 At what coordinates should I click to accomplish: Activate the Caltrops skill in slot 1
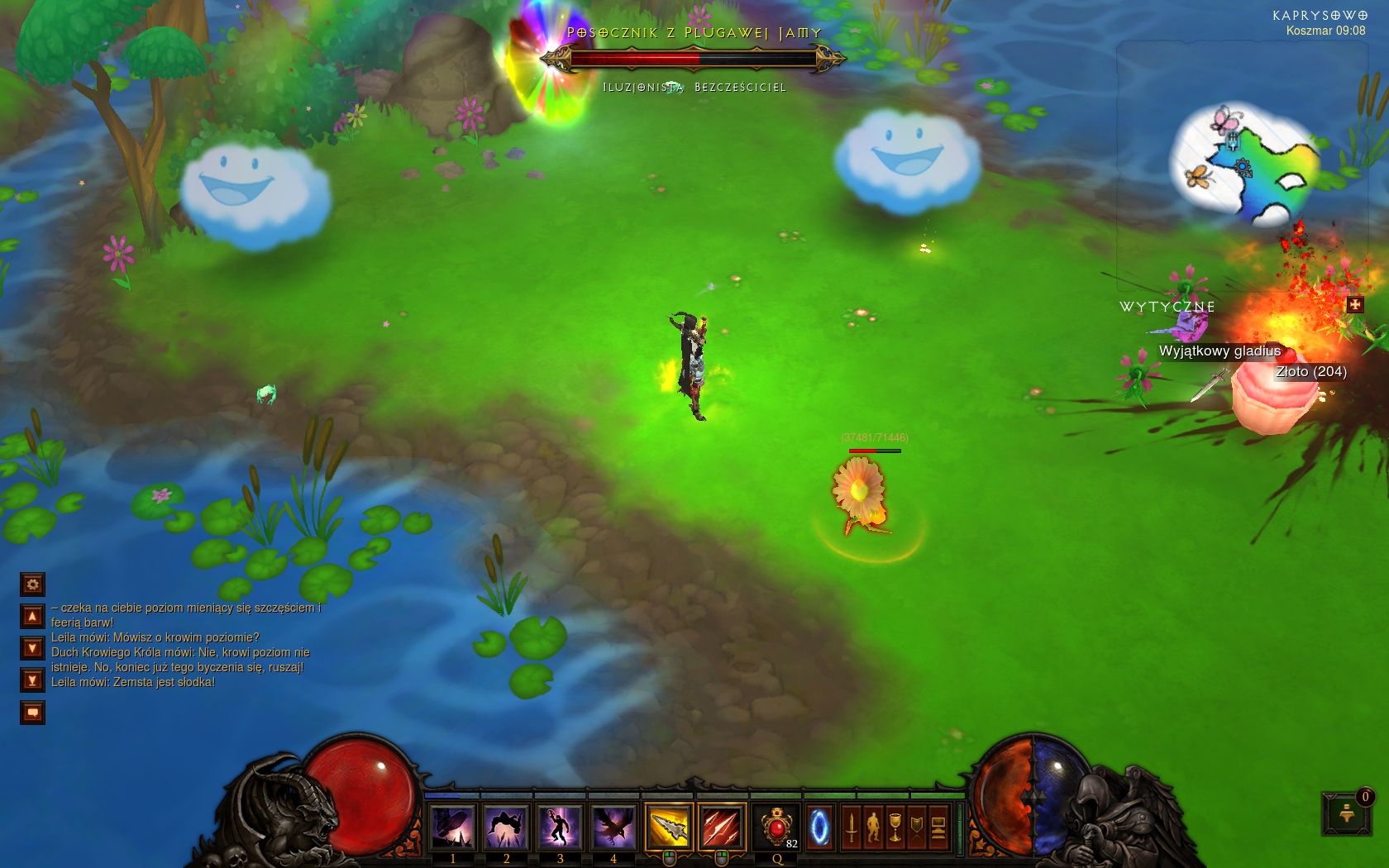452,827
